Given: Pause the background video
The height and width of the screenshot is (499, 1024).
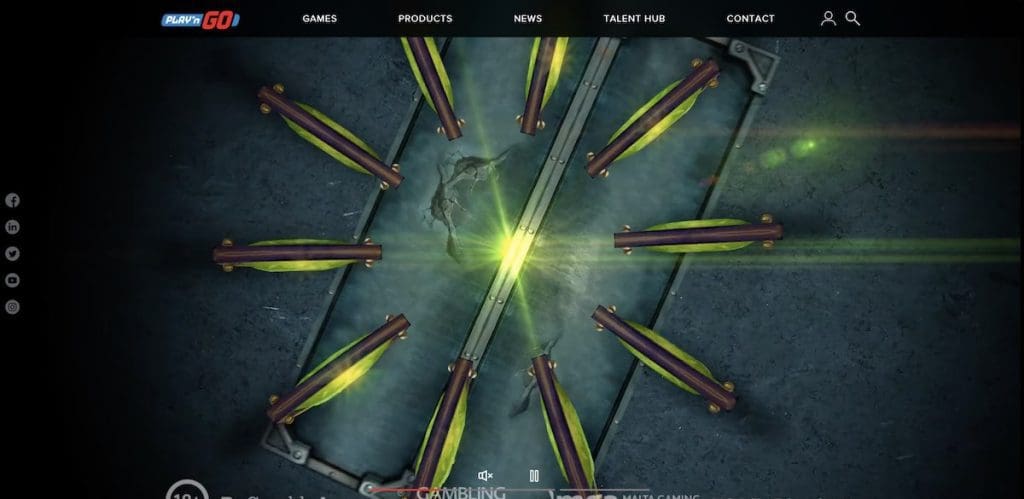Looking at the screenshot, I should (534, 476).
